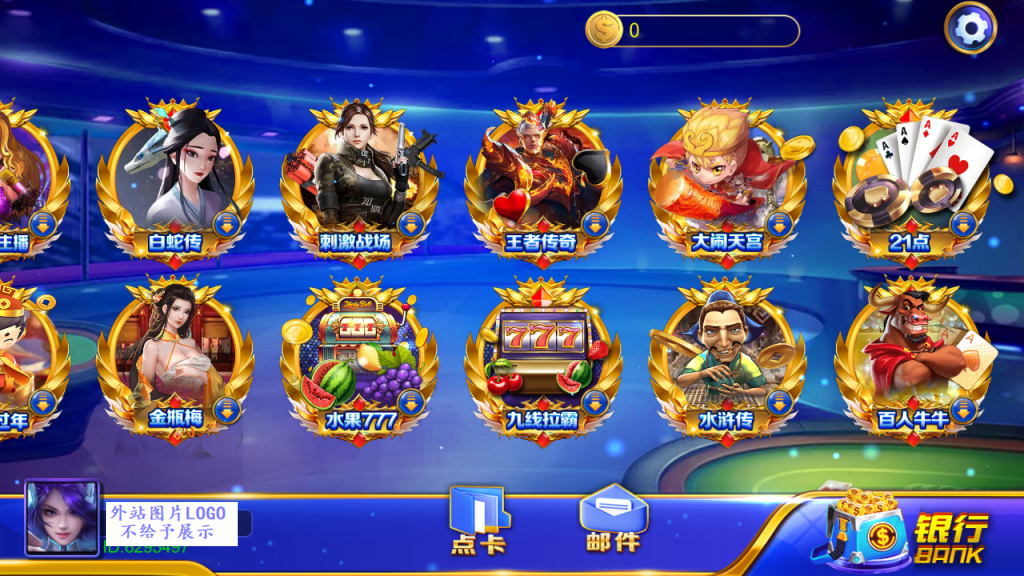The width and height of the screenshot is (1024, 576).
Task: Click the gold coin balance bar
Action: tap(692, 31)
